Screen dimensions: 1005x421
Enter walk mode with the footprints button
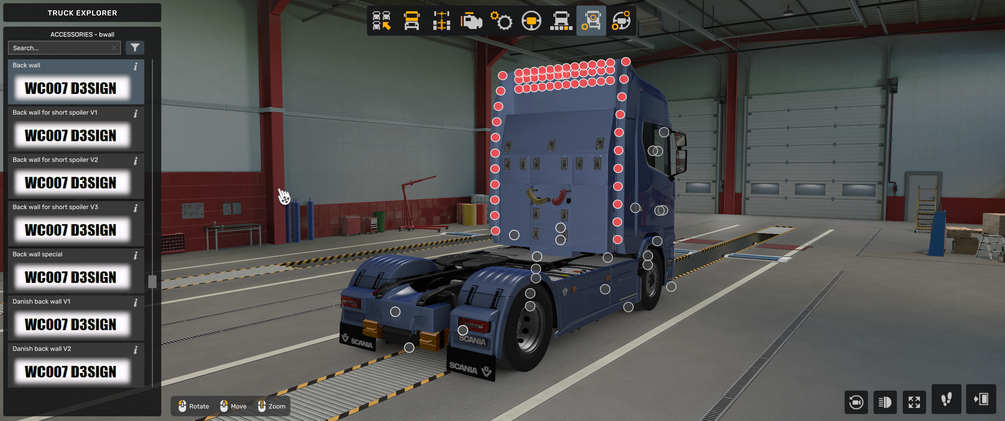coord(946,400)
